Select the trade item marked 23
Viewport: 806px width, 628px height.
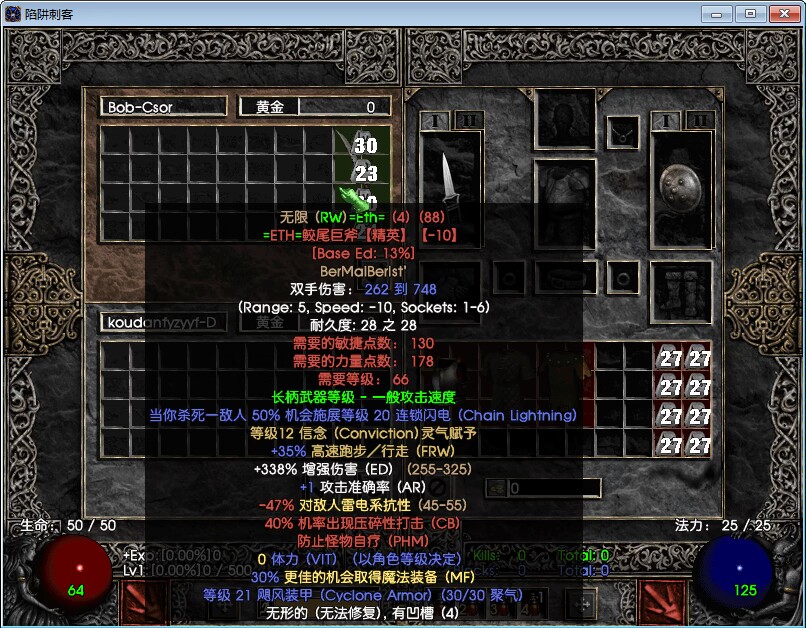364,173
